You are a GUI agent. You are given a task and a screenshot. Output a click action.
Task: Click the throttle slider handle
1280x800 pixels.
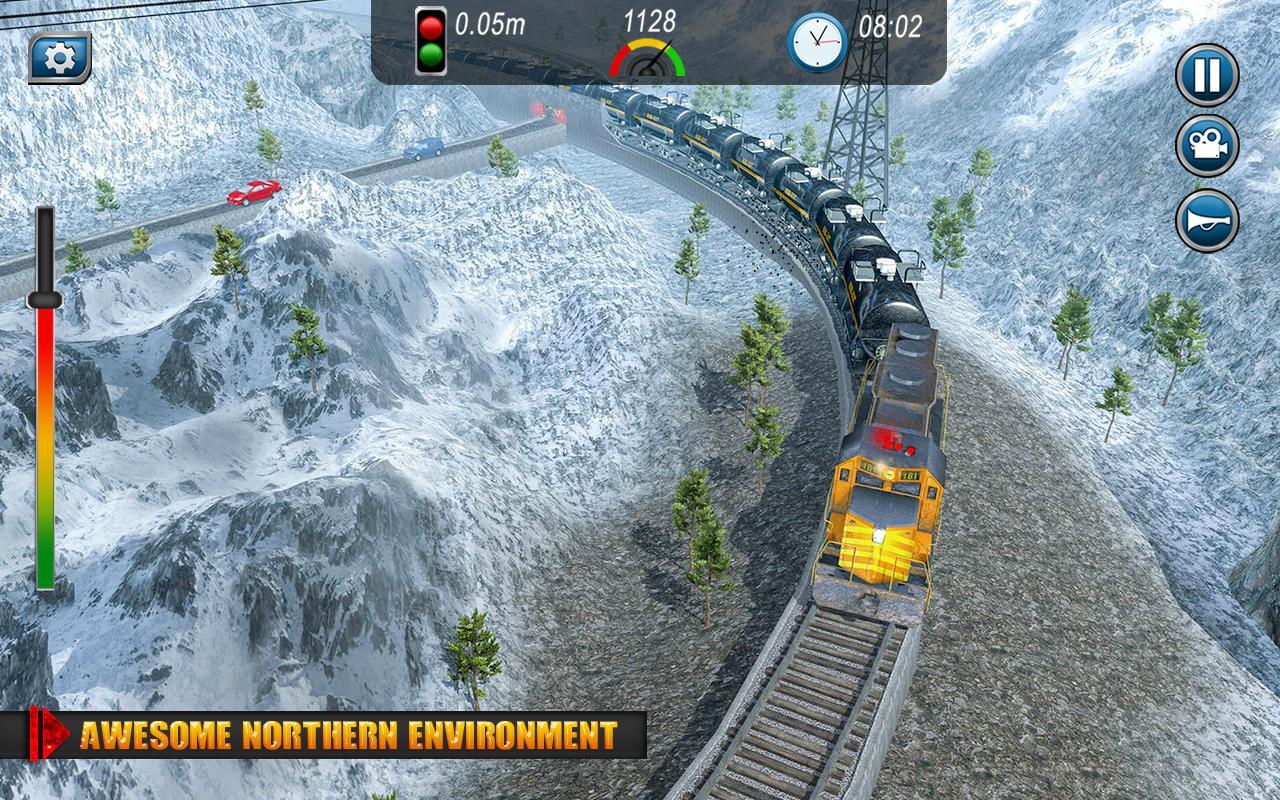click(x=45, y=298)
